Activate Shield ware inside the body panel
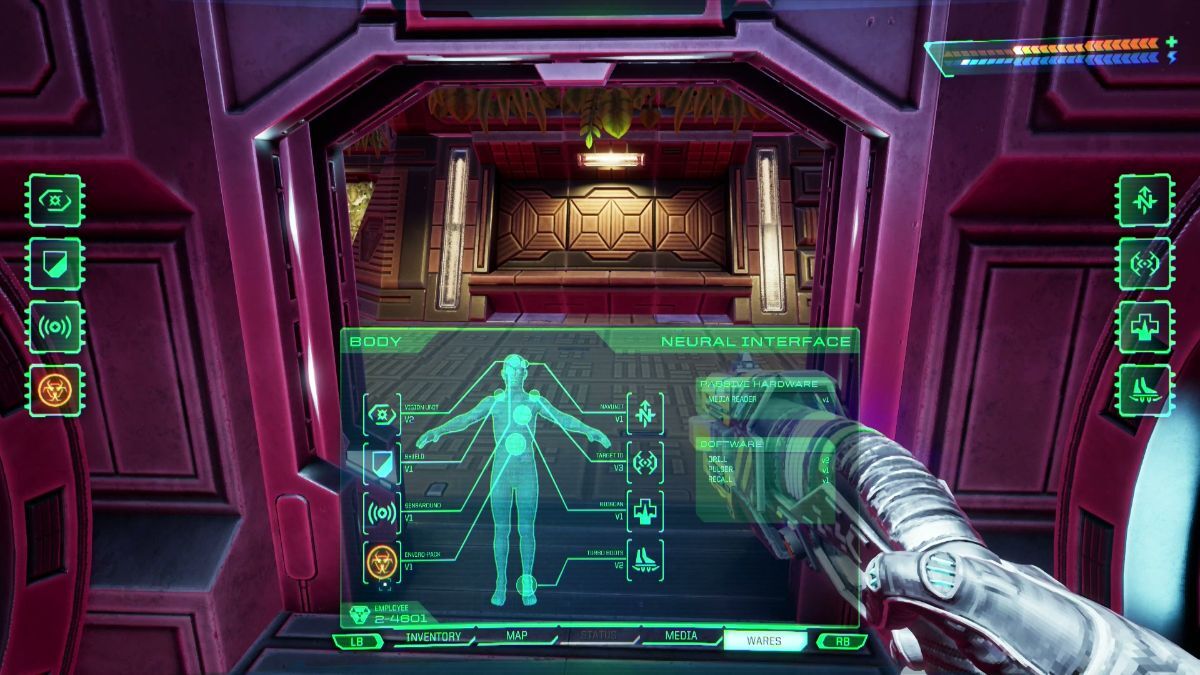 (x=382, y=464)
